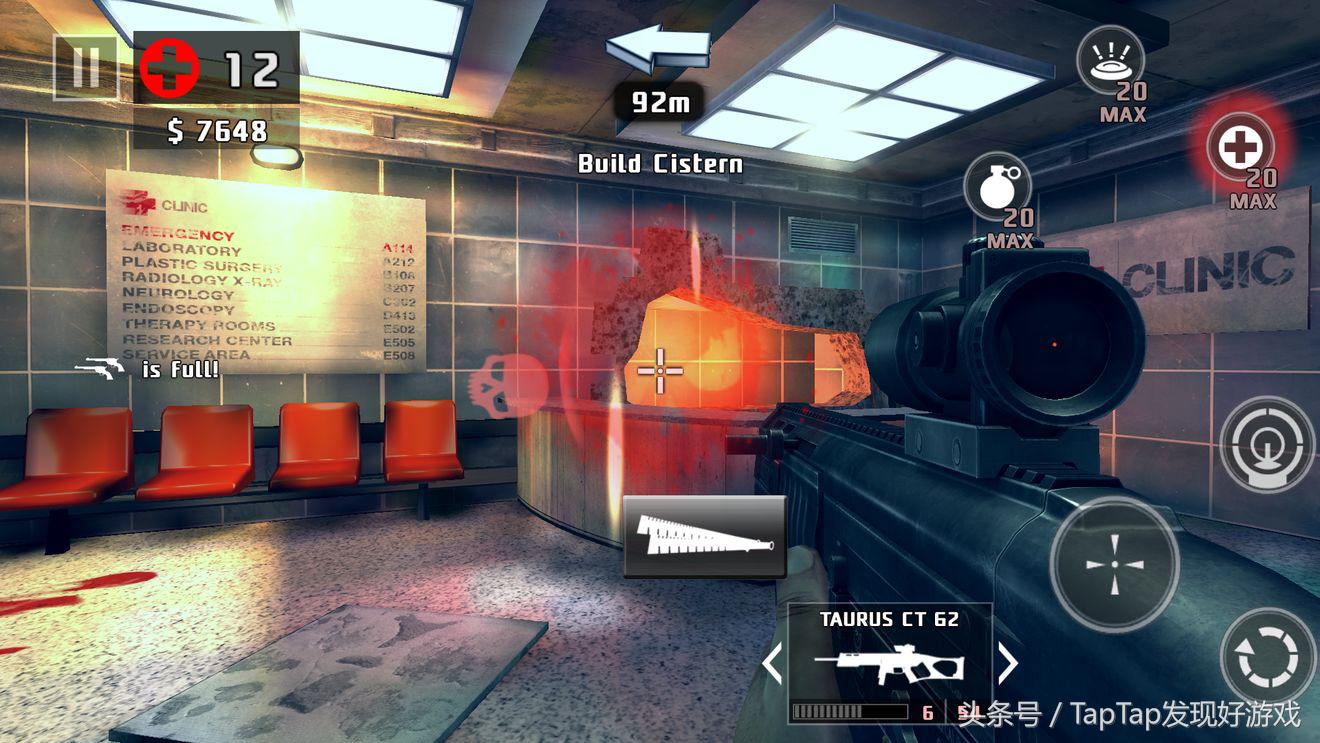Select the Taurus CT 62 weapon panel
This screenshot has width=1320, height=743.
click(889, 660)
